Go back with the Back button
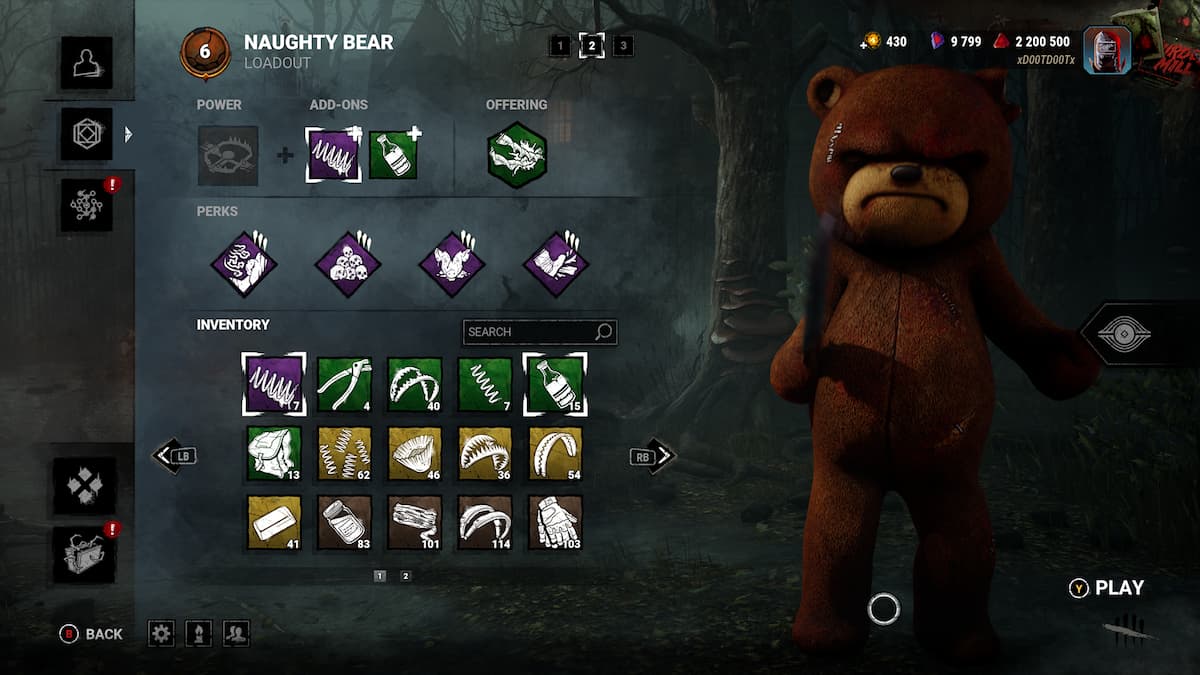This screenshot has width=1200, height=675. pyautogui.click(x=91, y=634)
